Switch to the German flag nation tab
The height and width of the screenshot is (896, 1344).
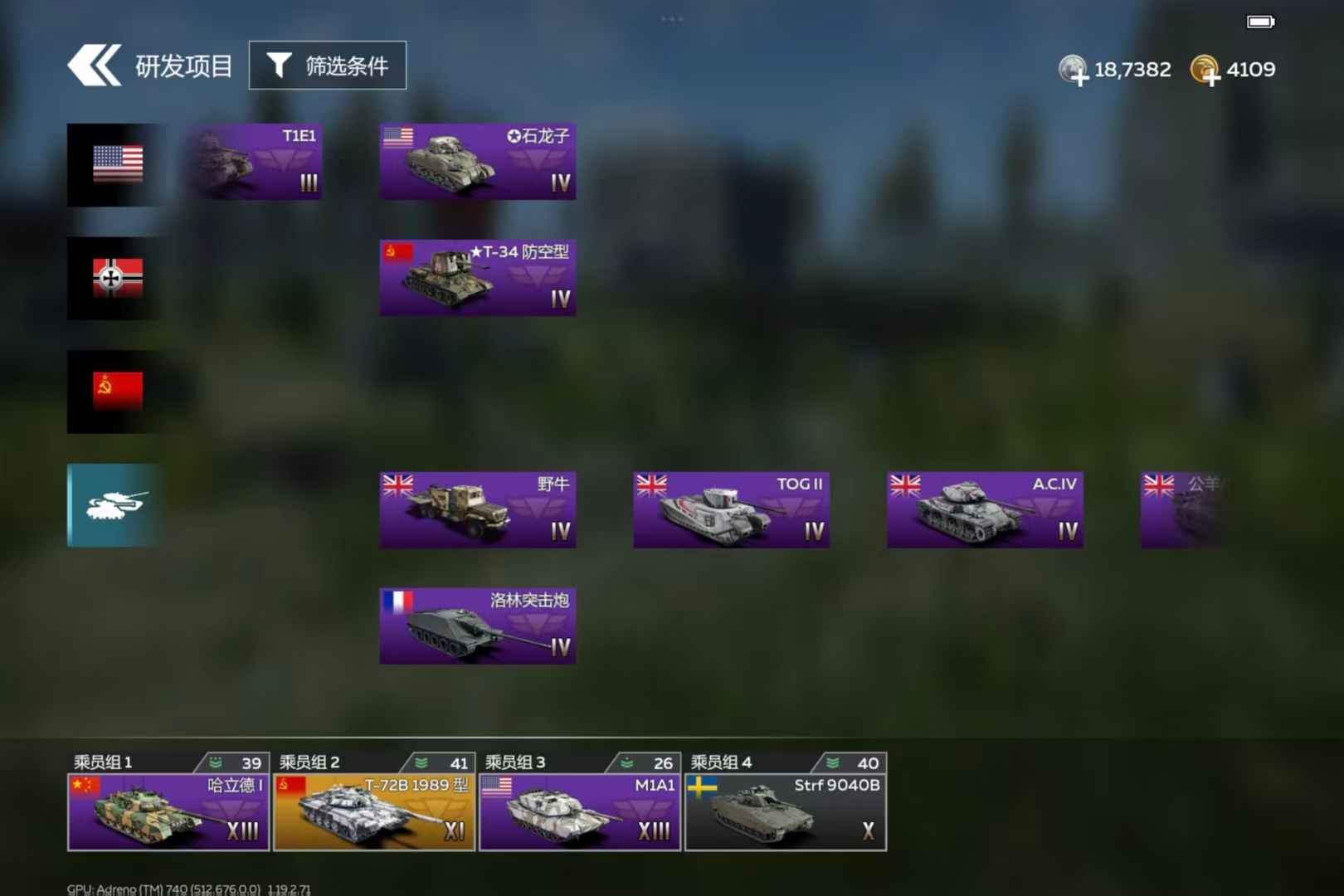[115, 278]
